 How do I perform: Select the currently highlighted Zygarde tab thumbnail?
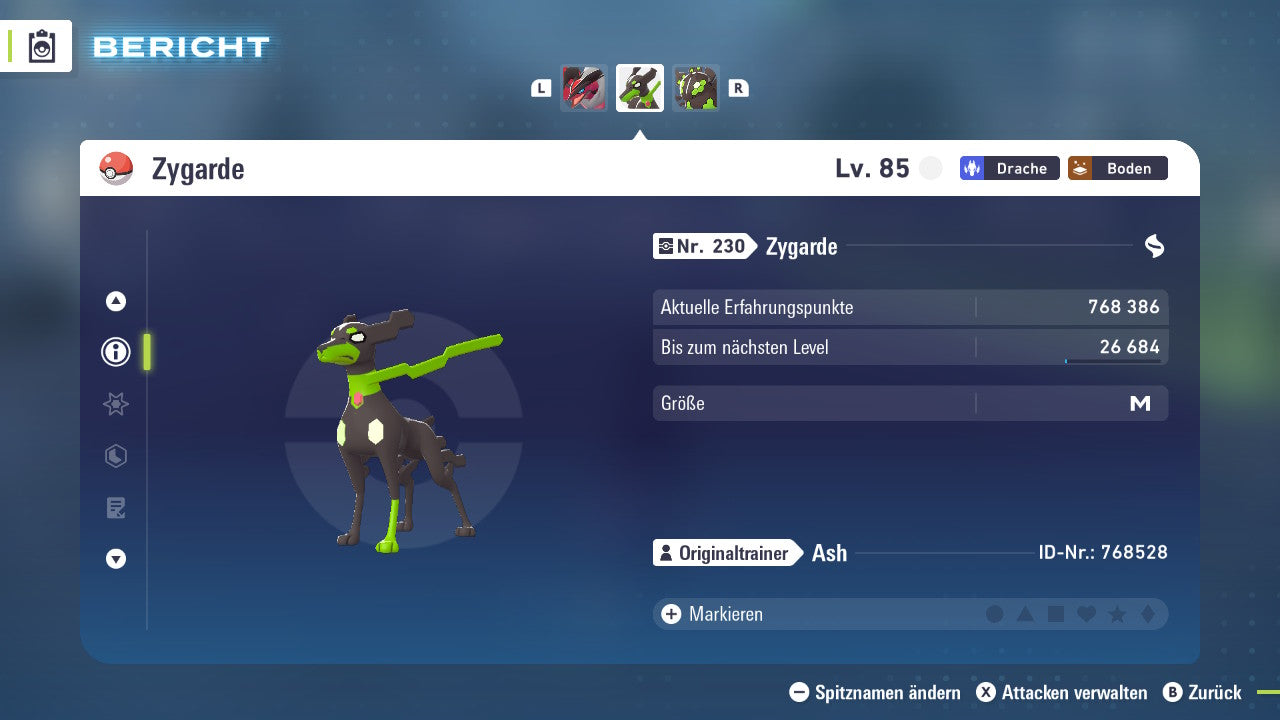coord(640,88)
